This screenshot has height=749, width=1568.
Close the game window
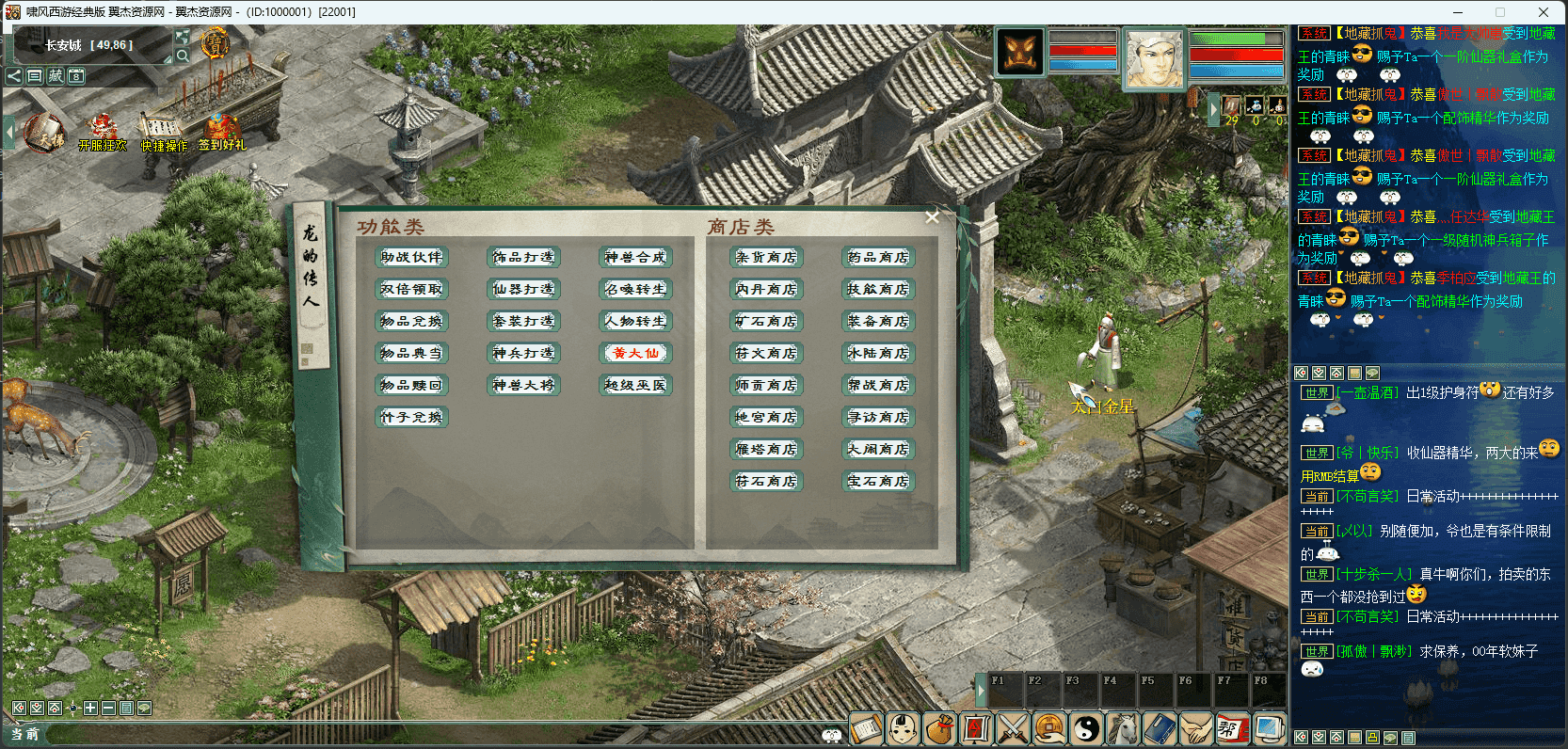(1544, 12)
